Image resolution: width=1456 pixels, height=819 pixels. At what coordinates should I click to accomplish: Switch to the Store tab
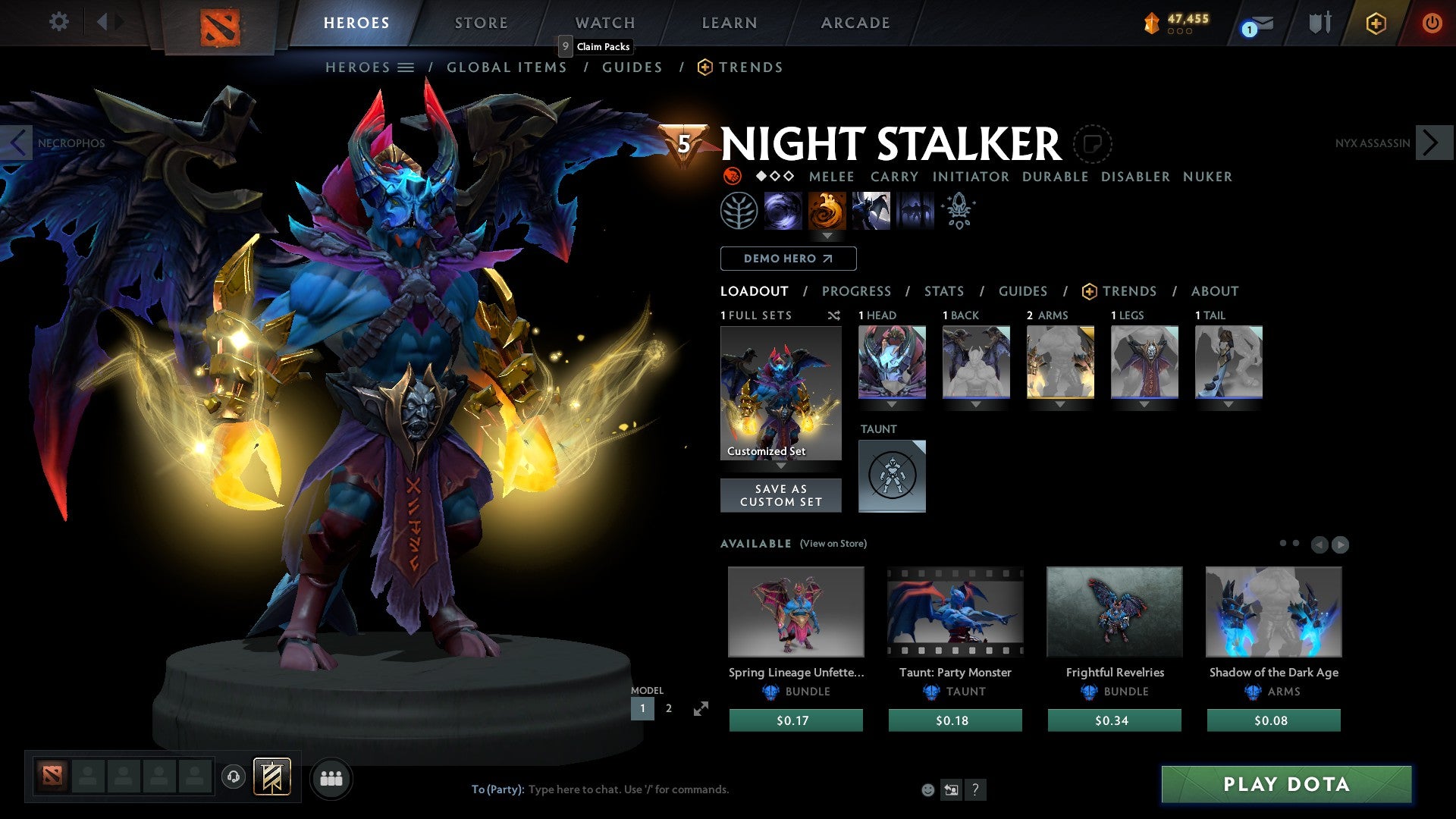481,23
